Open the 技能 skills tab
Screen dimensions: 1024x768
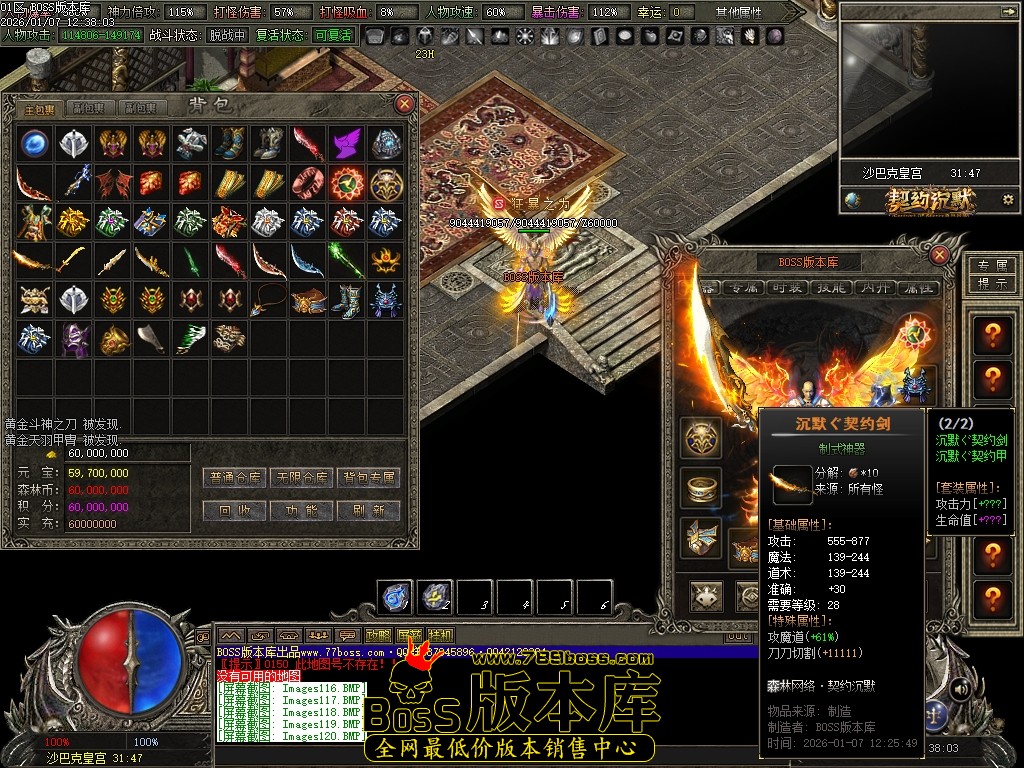[833, 287]
